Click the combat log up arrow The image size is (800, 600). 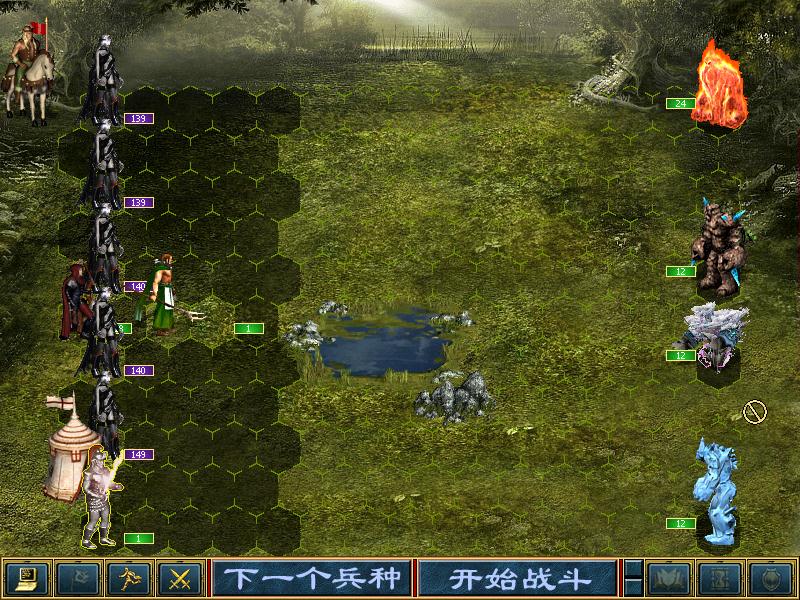pyautogui.click(x=633, y=569)
